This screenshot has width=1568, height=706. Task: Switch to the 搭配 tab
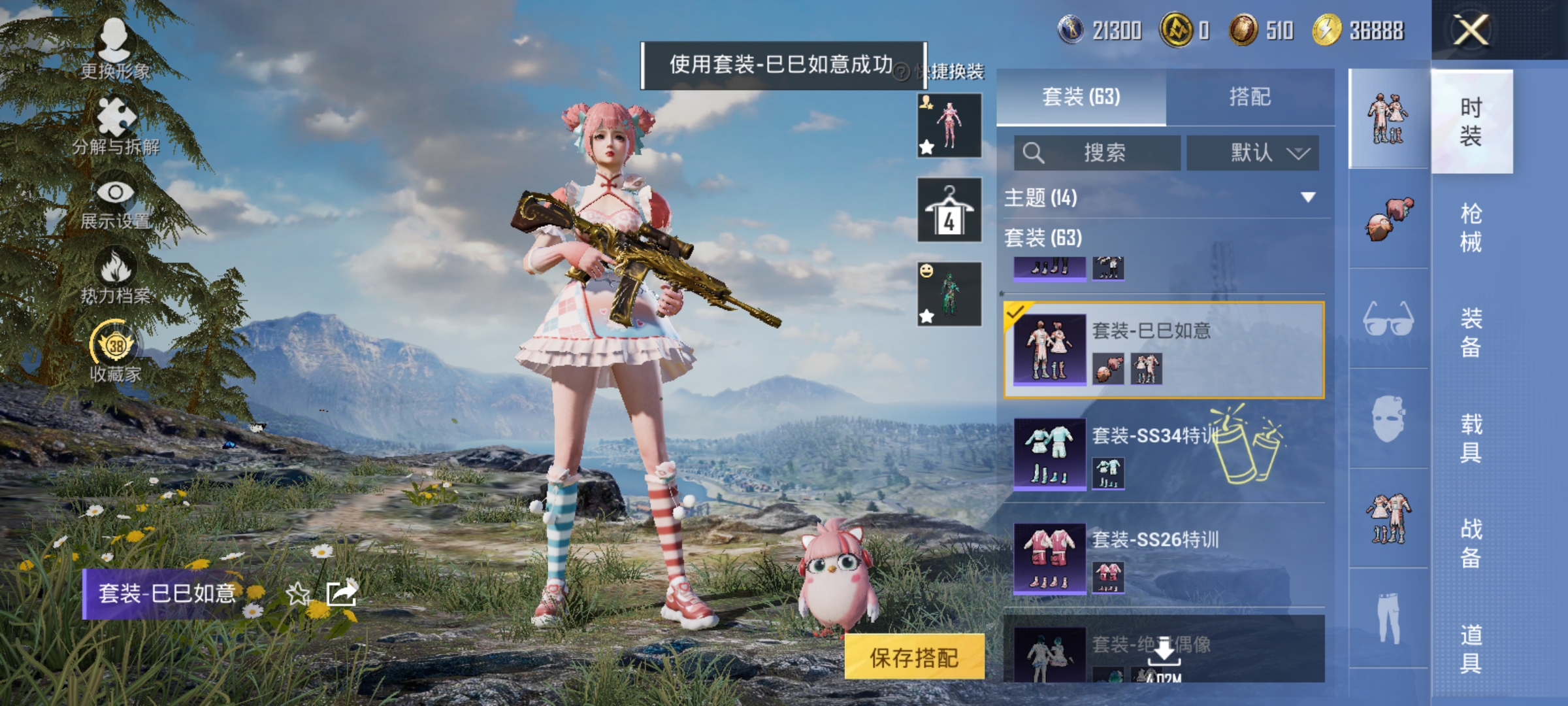pos(1256,97)
